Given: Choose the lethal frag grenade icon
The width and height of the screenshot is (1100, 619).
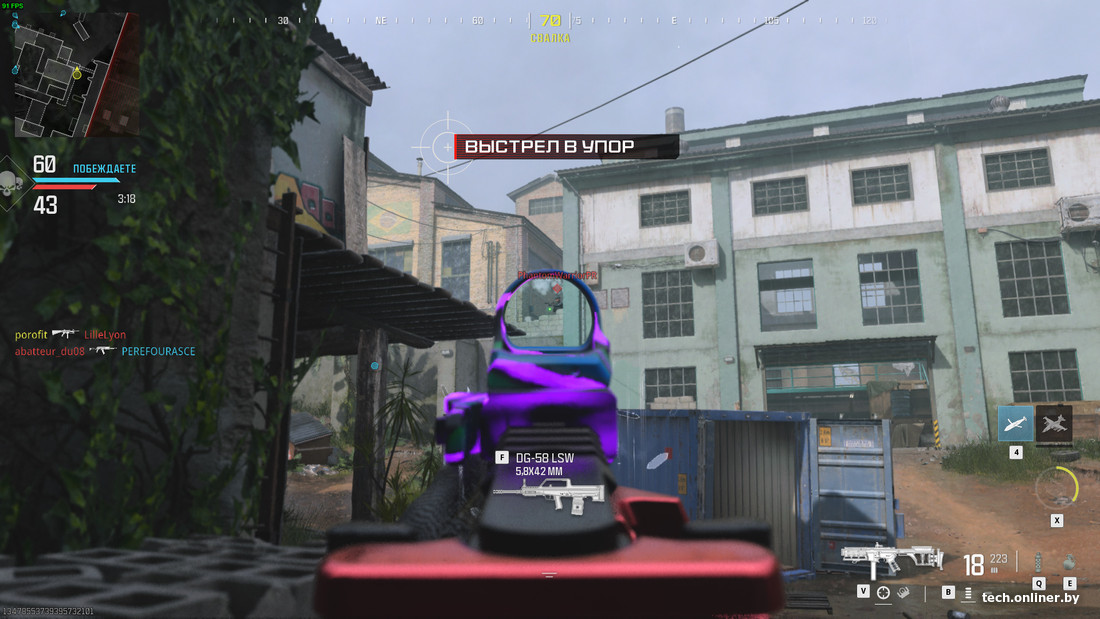Looking at the screenshot, I should click(x=1069, y=563).
